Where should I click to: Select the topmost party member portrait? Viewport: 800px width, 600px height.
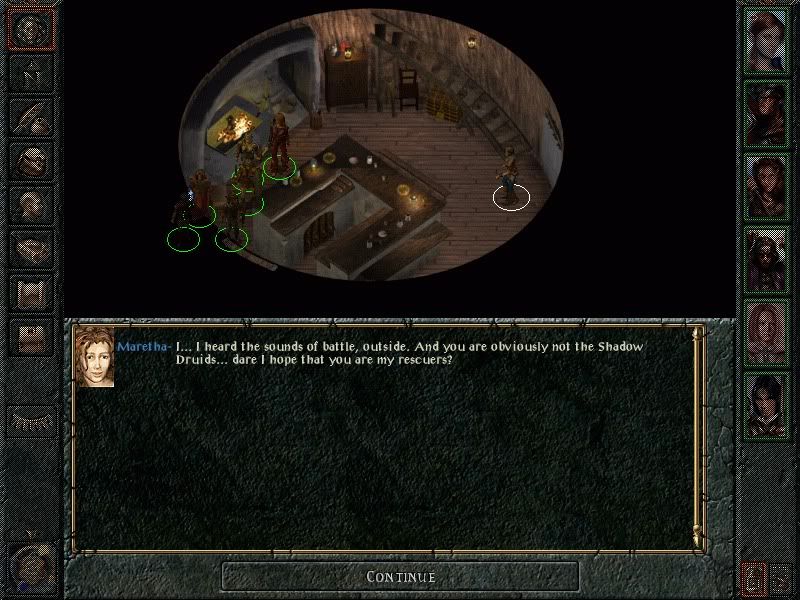tap(766, 36)
